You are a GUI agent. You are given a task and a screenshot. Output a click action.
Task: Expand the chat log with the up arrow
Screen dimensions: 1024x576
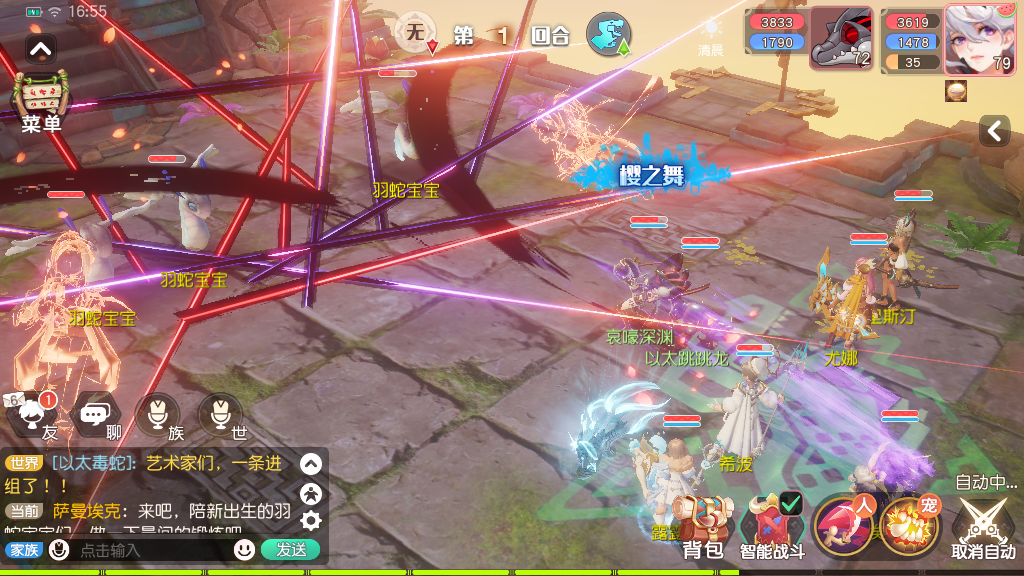(x=311, y=464)
